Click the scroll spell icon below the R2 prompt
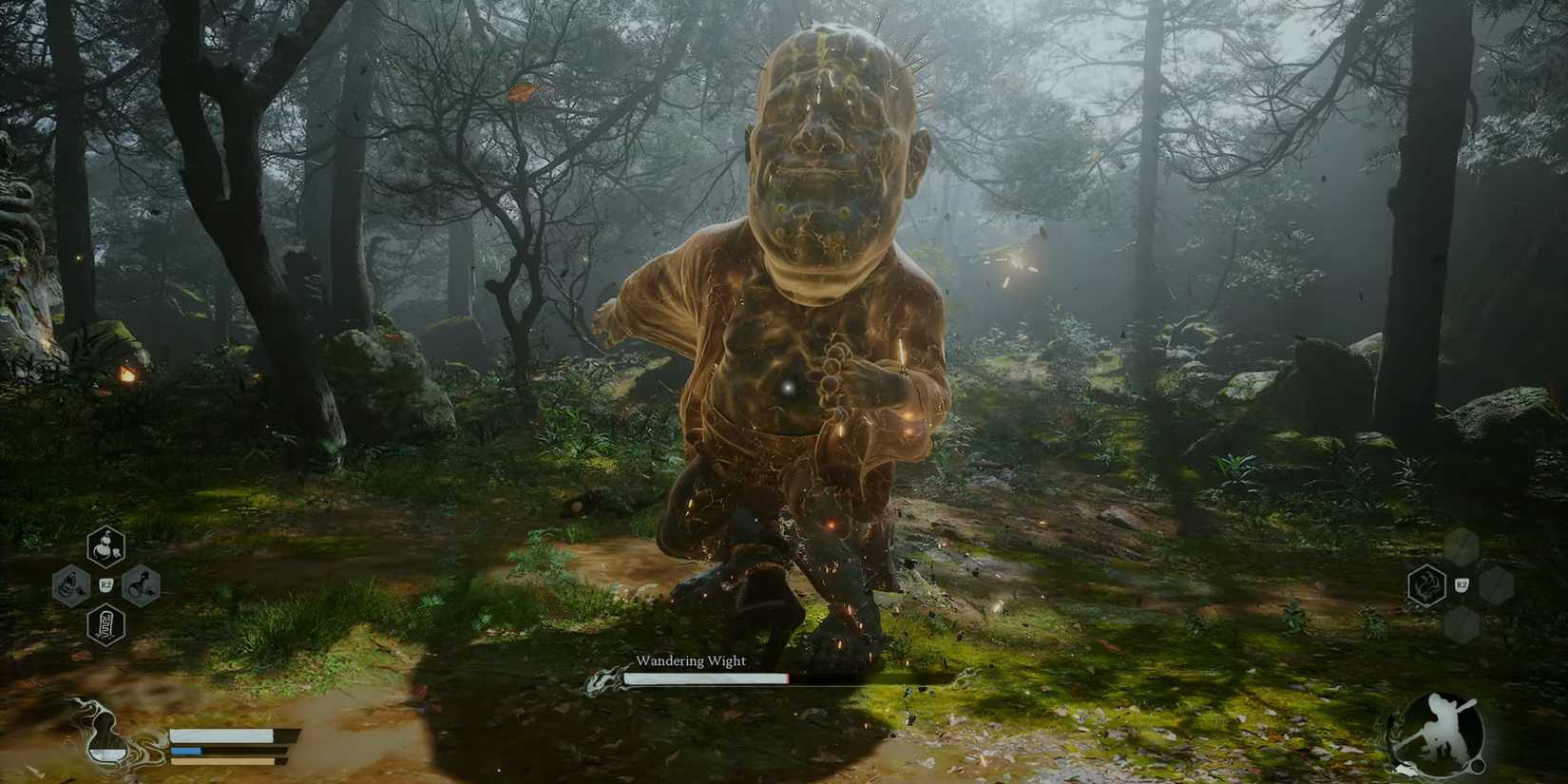This screenshot has width=1568, height=784. [106, 625]
